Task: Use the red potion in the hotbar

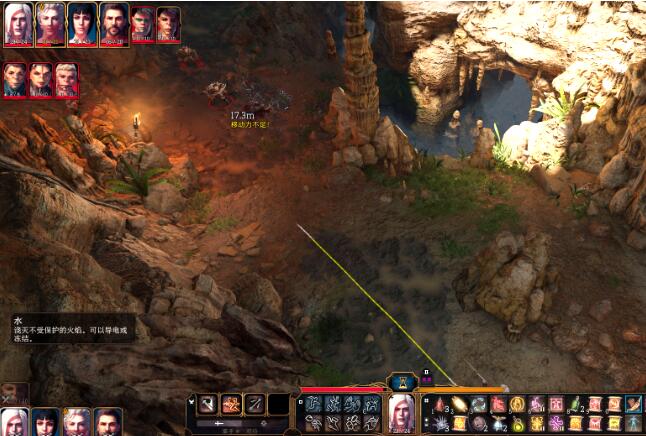Action: point(440,404)
